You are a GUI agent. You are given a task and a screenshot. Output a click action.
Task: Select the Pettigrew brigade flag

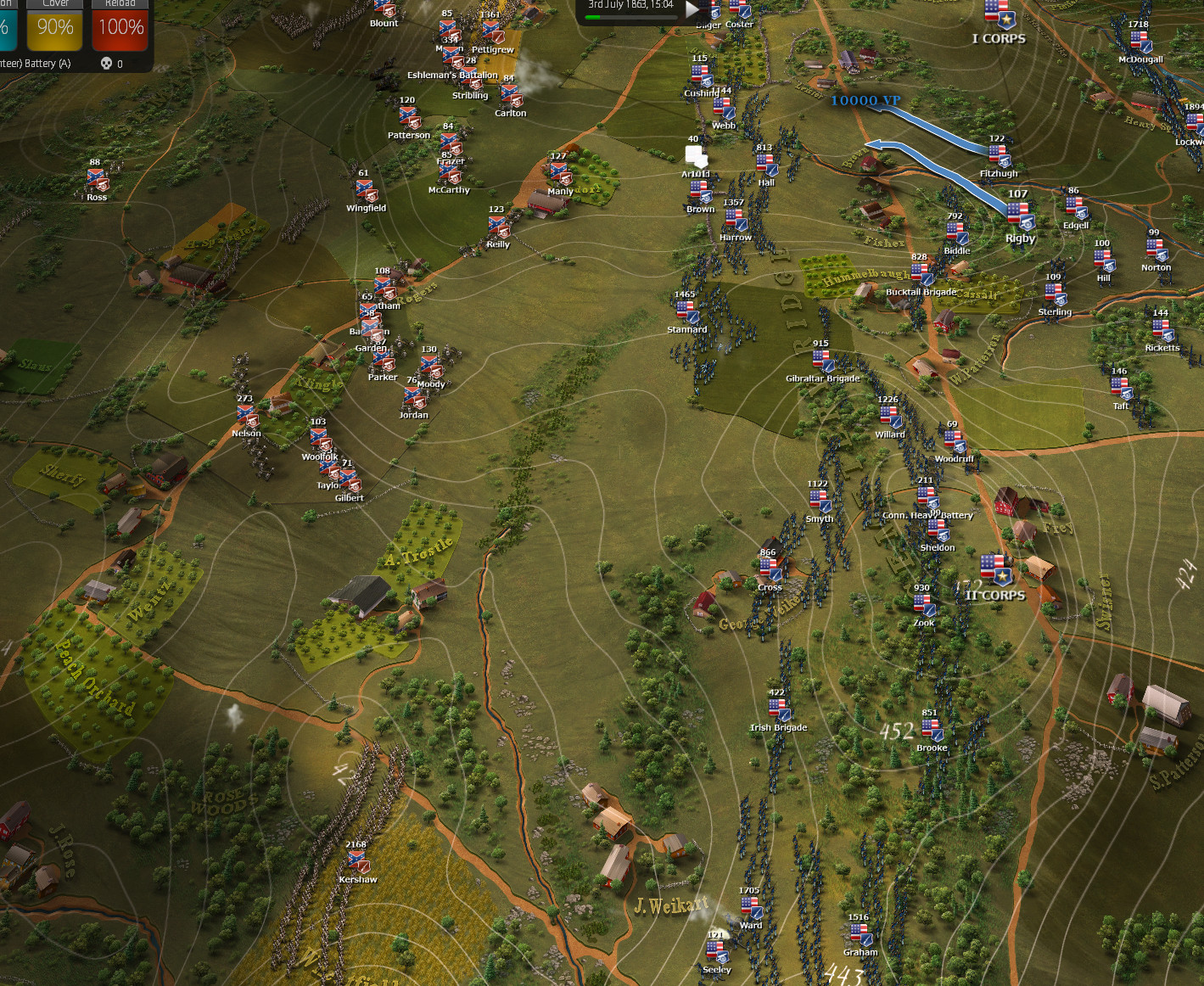[x=491, y=31]
